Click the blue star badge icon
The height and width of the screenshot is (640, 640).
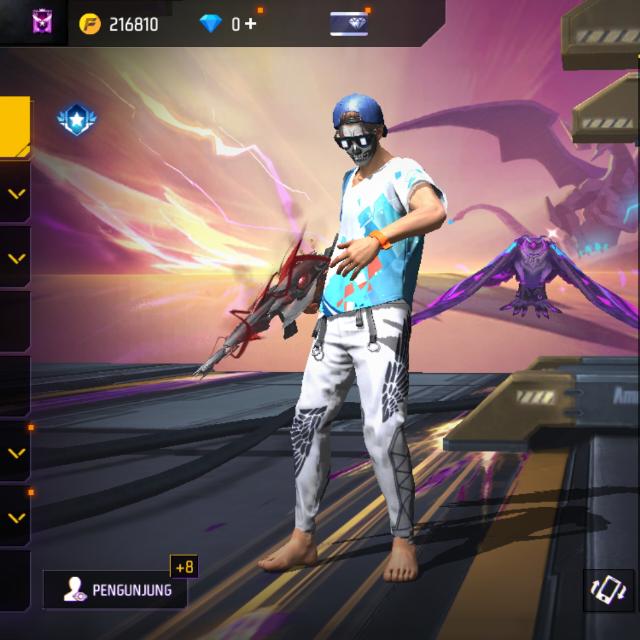click(x=75, y=122)
